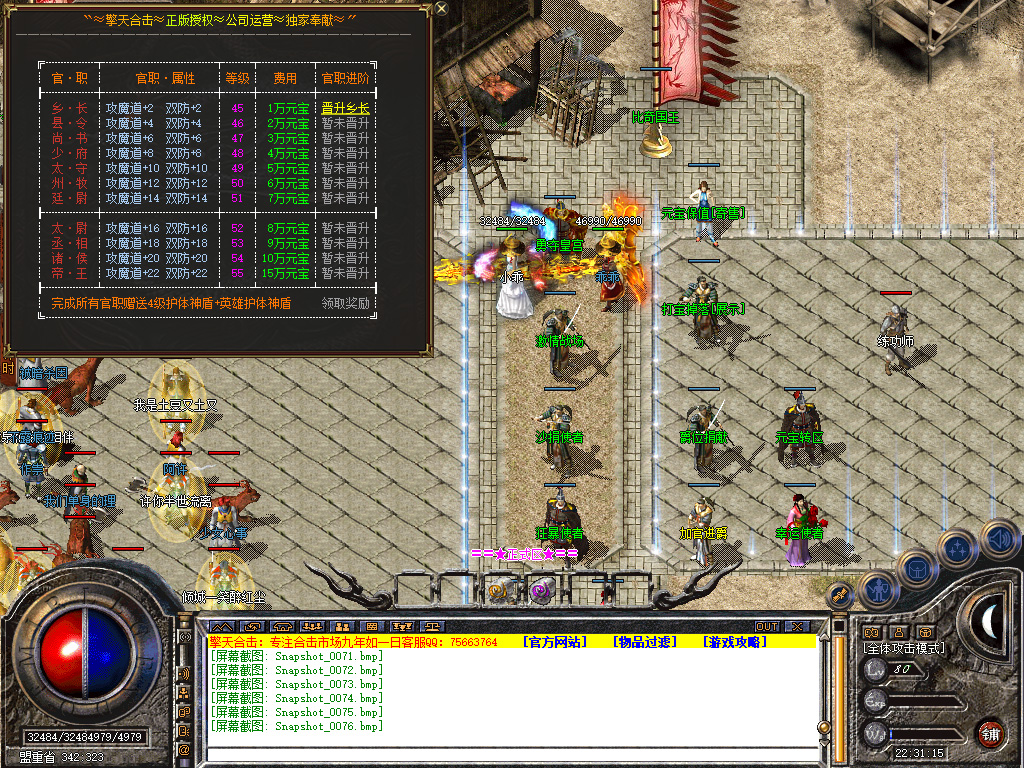Click the @ chat channel icon
The width and height of the screenshot is (1024, 768).
185,749
